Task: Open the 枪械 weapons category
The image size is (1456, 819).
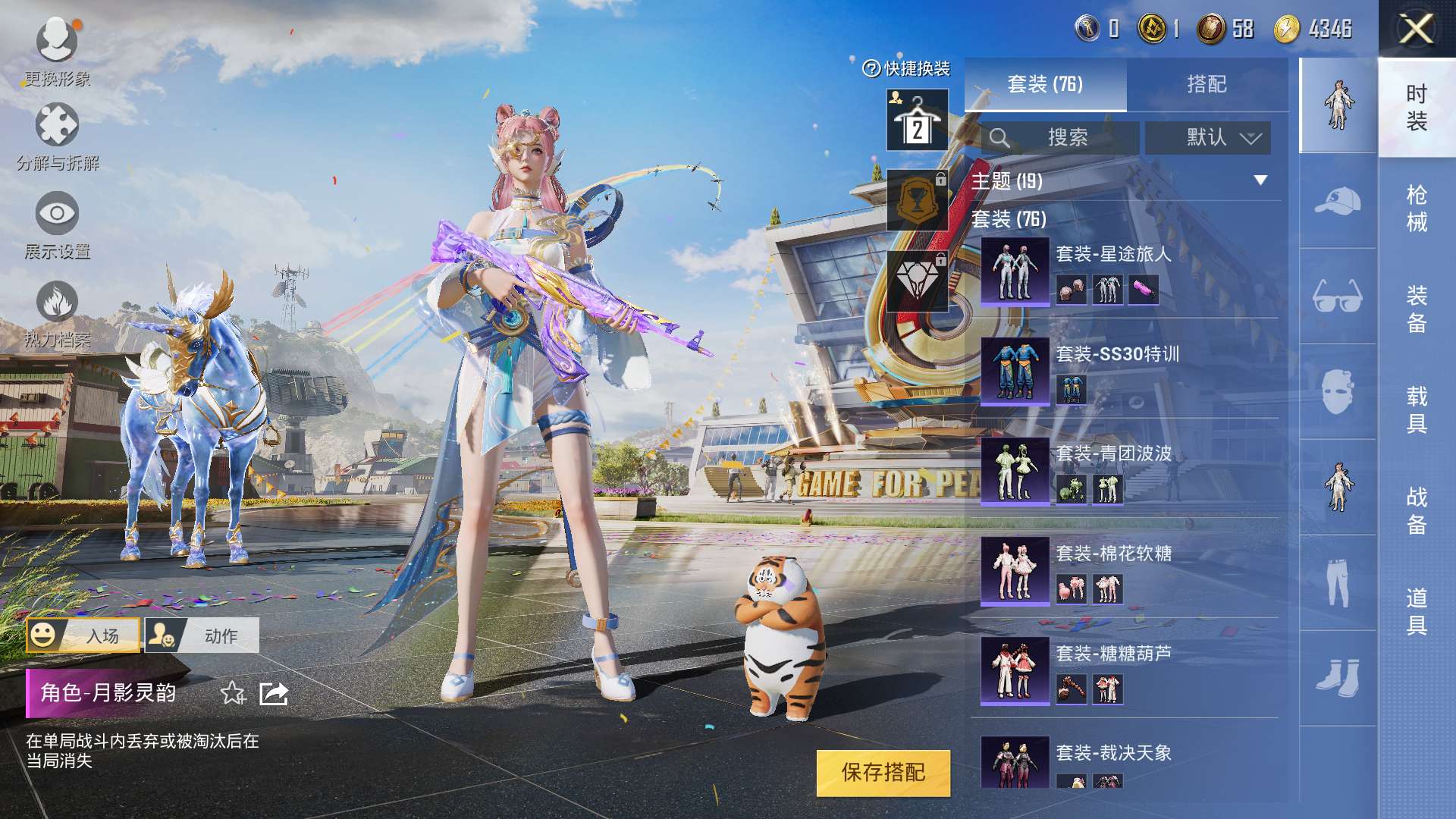Action: (x=1416, y=208)
